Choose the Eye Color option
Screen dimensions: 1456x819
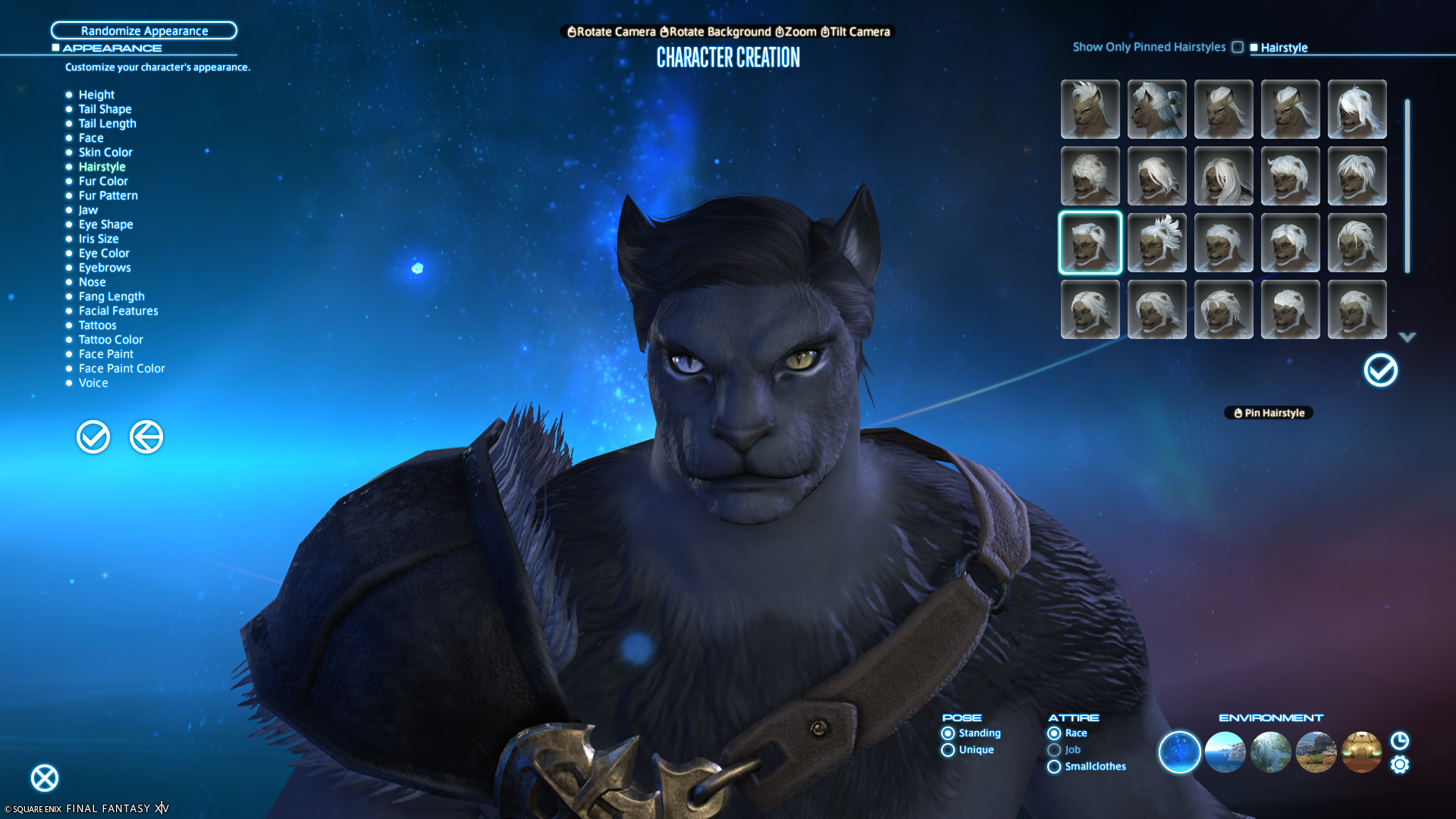click(x=104, y=253)
